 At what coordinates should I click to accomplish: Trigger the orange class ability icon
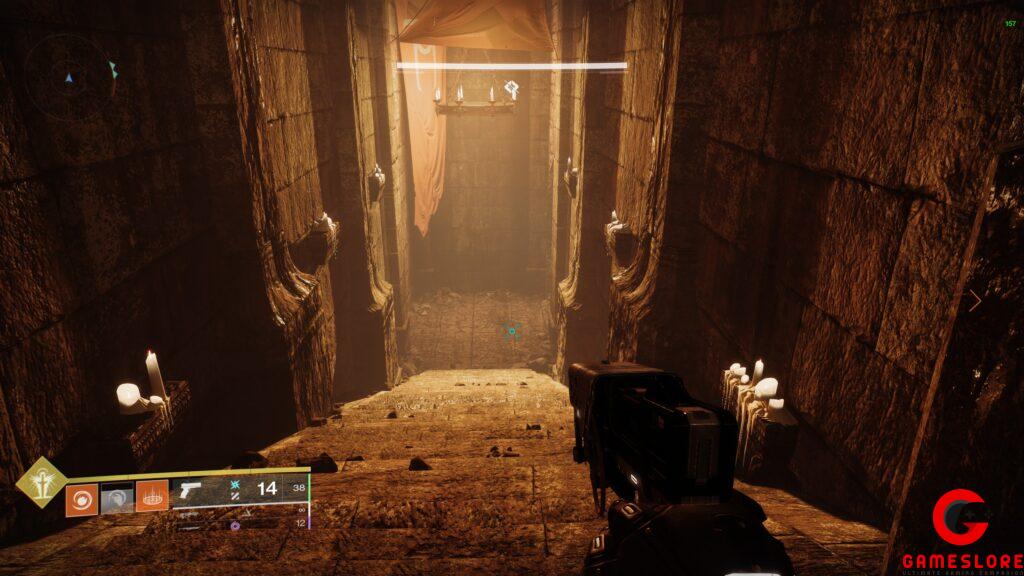(x=152, y=496)
